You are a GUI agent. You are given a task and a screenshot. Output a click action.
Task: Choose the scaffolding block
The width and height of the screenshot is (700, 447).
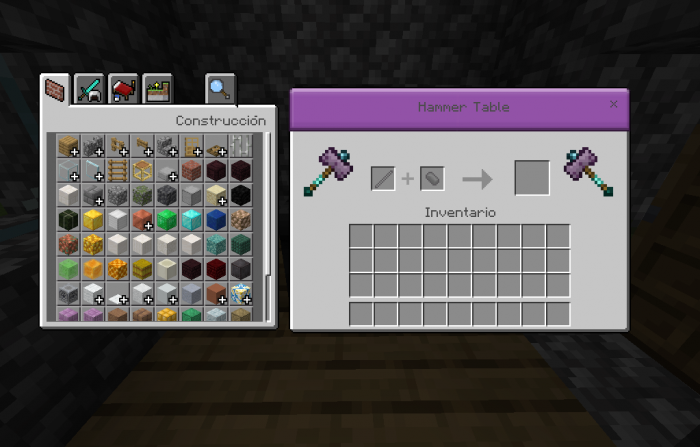pyautogui.click(x=142, y=170)
